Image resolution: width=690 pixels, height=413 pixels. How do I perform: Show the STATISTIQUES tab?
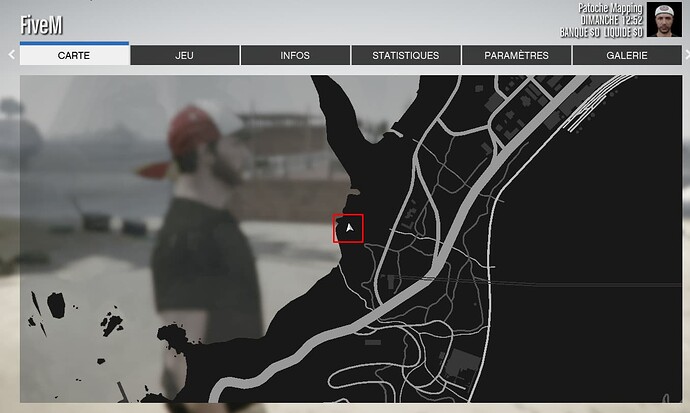click(405, 55)
